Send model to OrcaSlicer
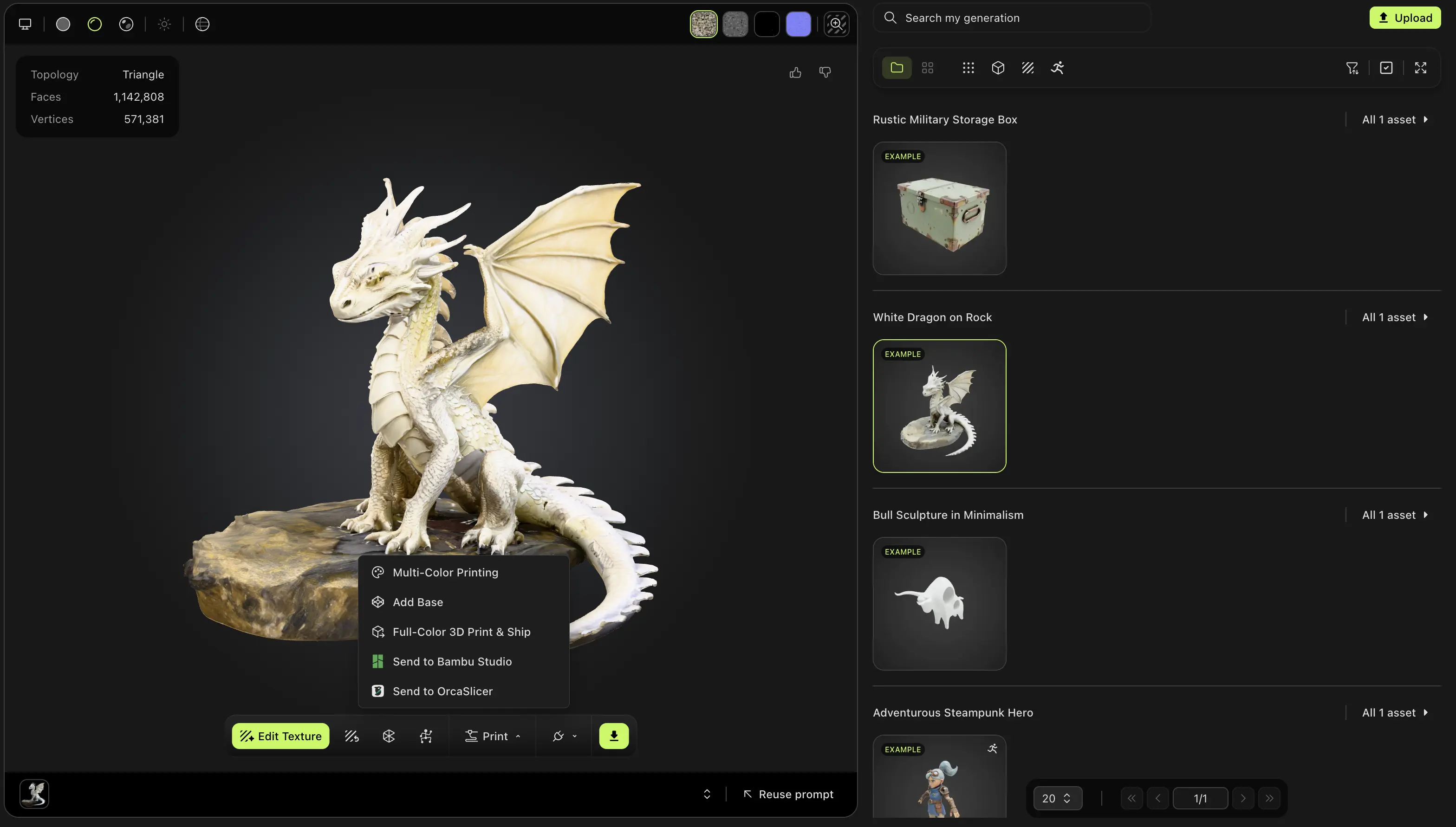This screenshot has width=1456, height=827. tap(442, 691)
